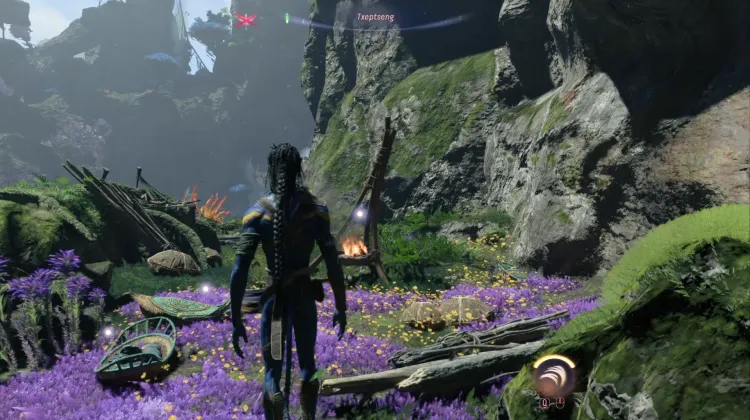Select the red enemy marker on the compass
This screenshot has width=750, height=420.
pos(246,19)
